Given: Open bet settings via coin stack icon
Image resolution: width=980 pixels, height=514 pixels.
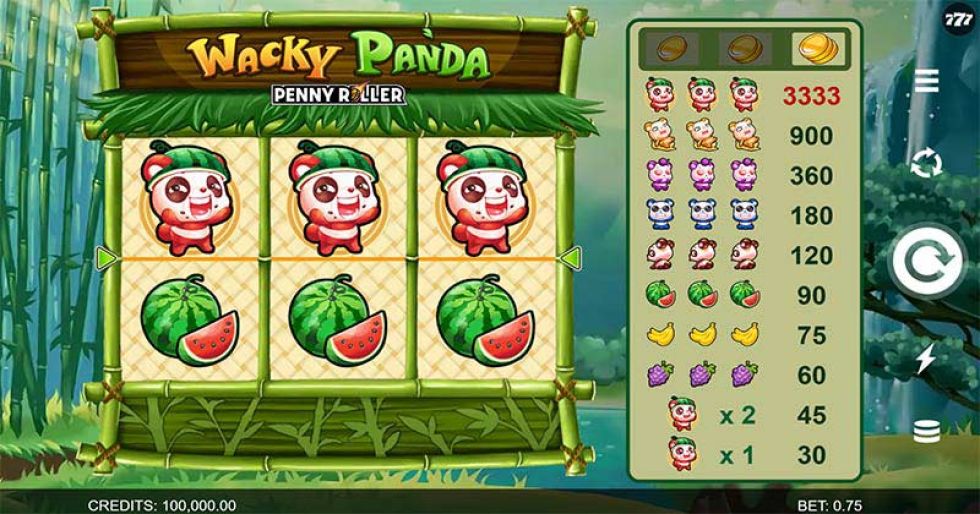Looking at the screenshot, I should [927, 432].
